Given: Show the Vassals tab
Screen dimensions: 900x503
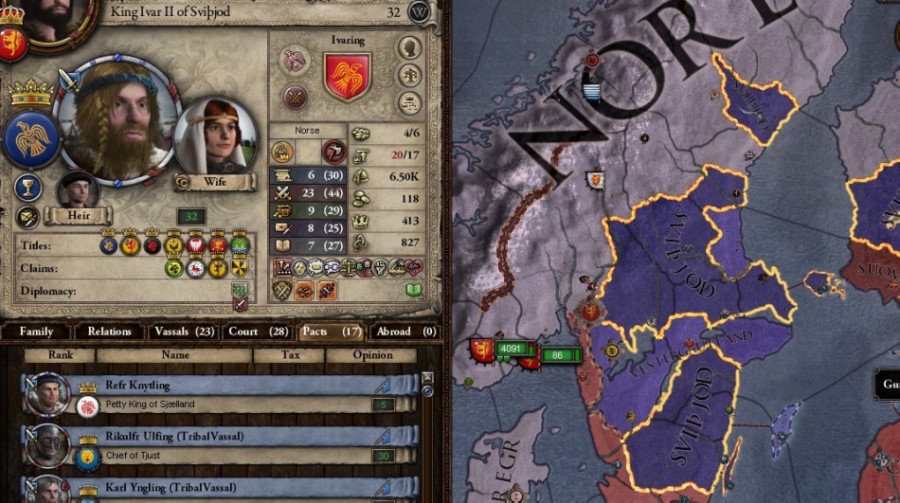Looking at the screenshot, I should [x=183, y=331].
